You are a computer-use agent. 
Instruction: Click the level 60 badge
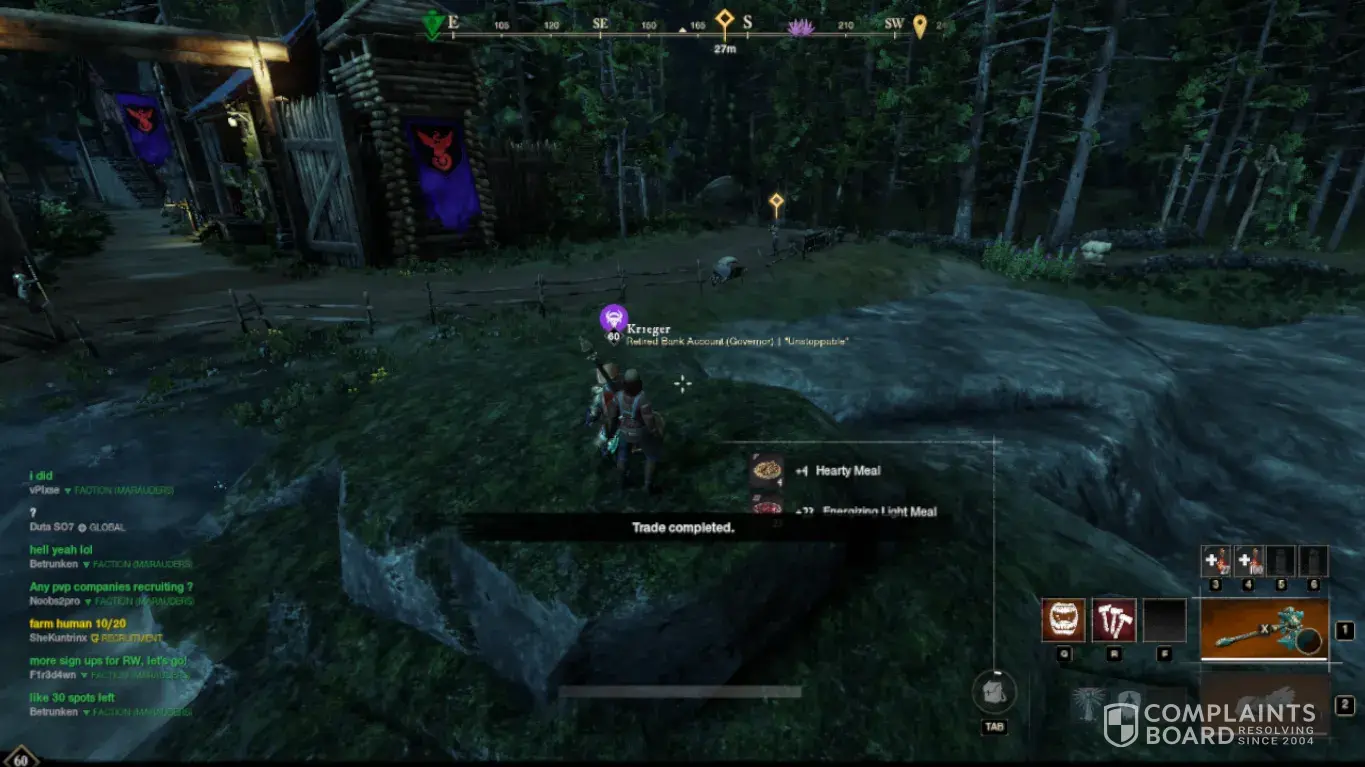click(20, 758)
